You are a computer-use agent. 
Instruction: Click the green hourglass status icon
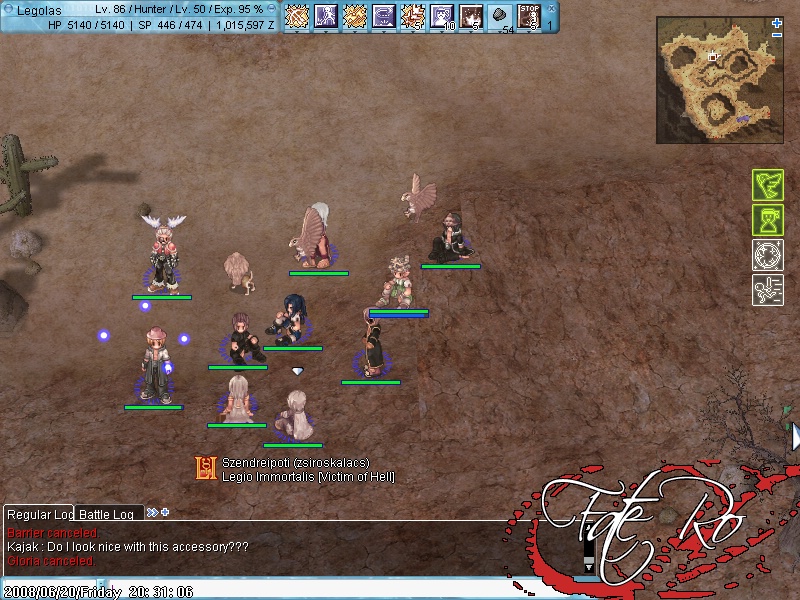767,220
